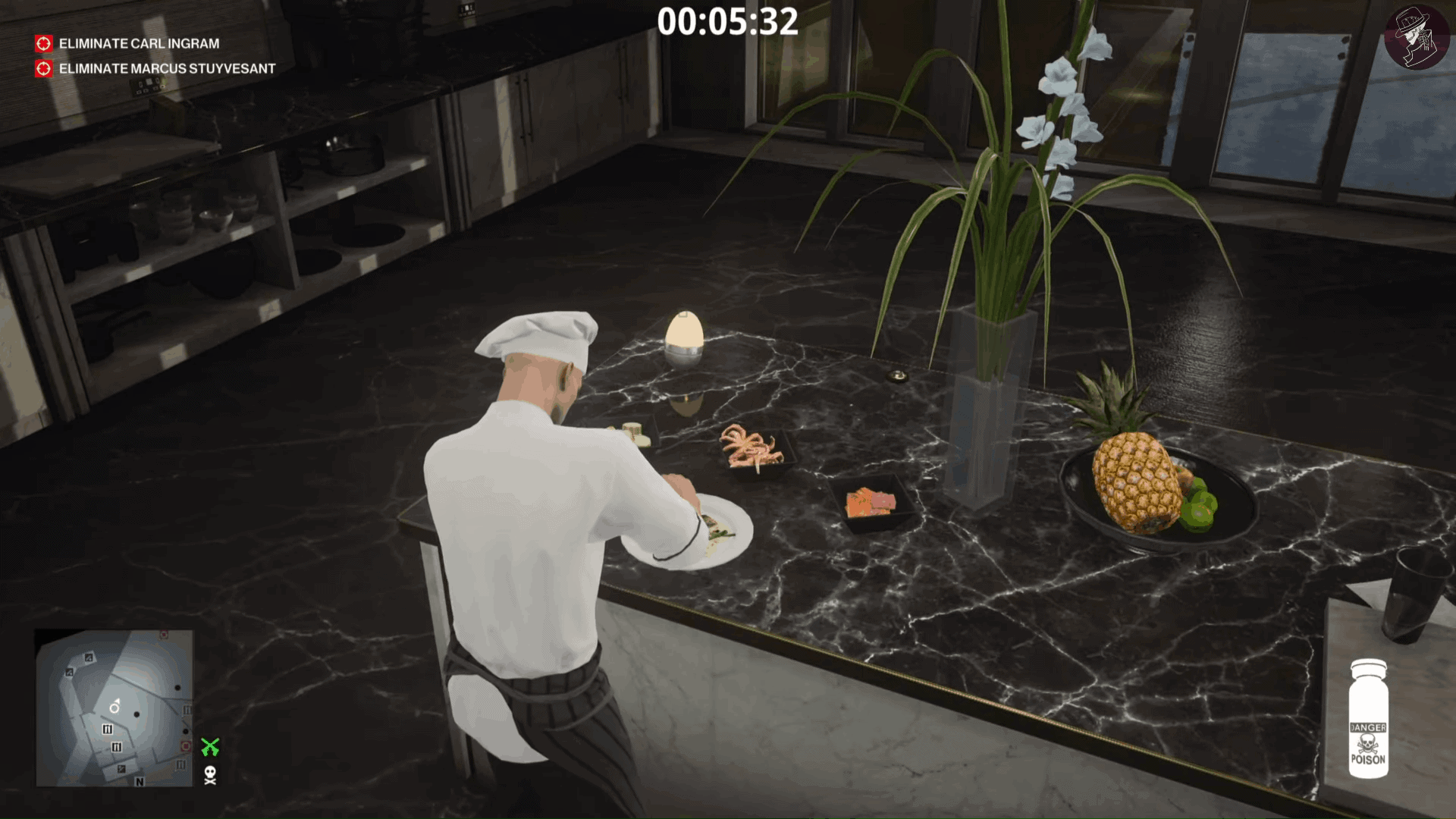Image resolution: width=1456 pixels, height=819 pixels.
Task: Click the player direction arrow on the minimap
Action: click(115, 705)
